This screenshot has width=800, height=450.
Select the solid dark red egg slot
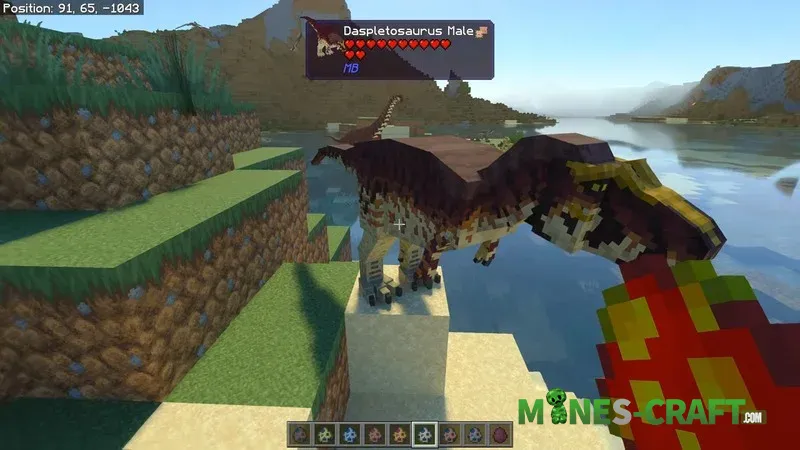500,435
